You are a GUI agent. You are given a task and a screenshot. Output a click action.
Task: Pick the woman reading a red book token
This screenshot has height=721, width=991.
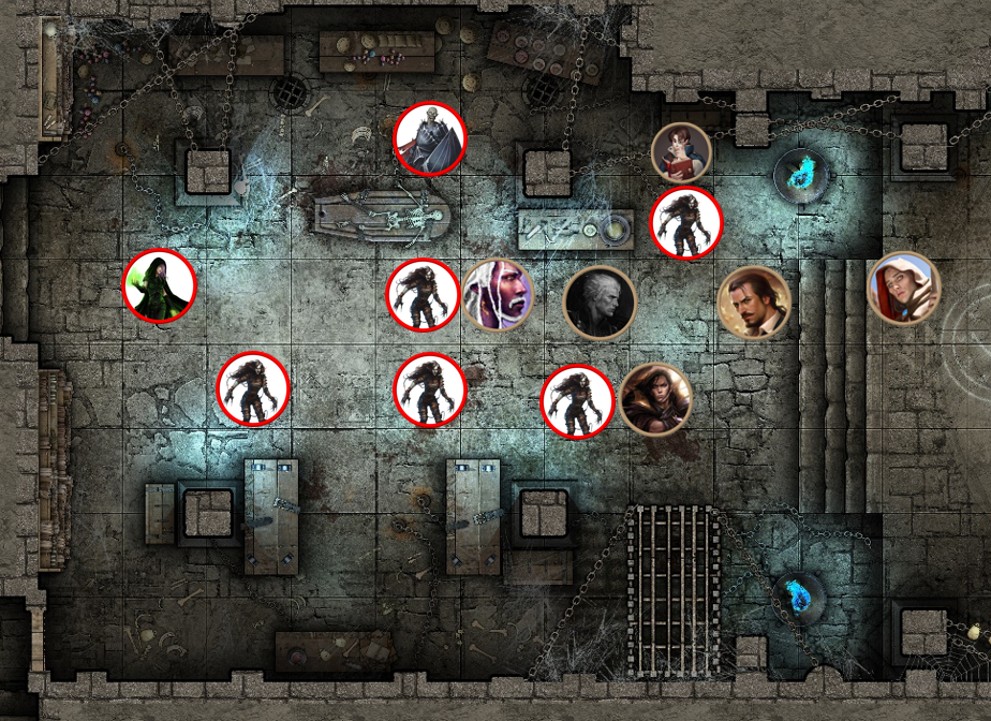click(x=681, y=153)
